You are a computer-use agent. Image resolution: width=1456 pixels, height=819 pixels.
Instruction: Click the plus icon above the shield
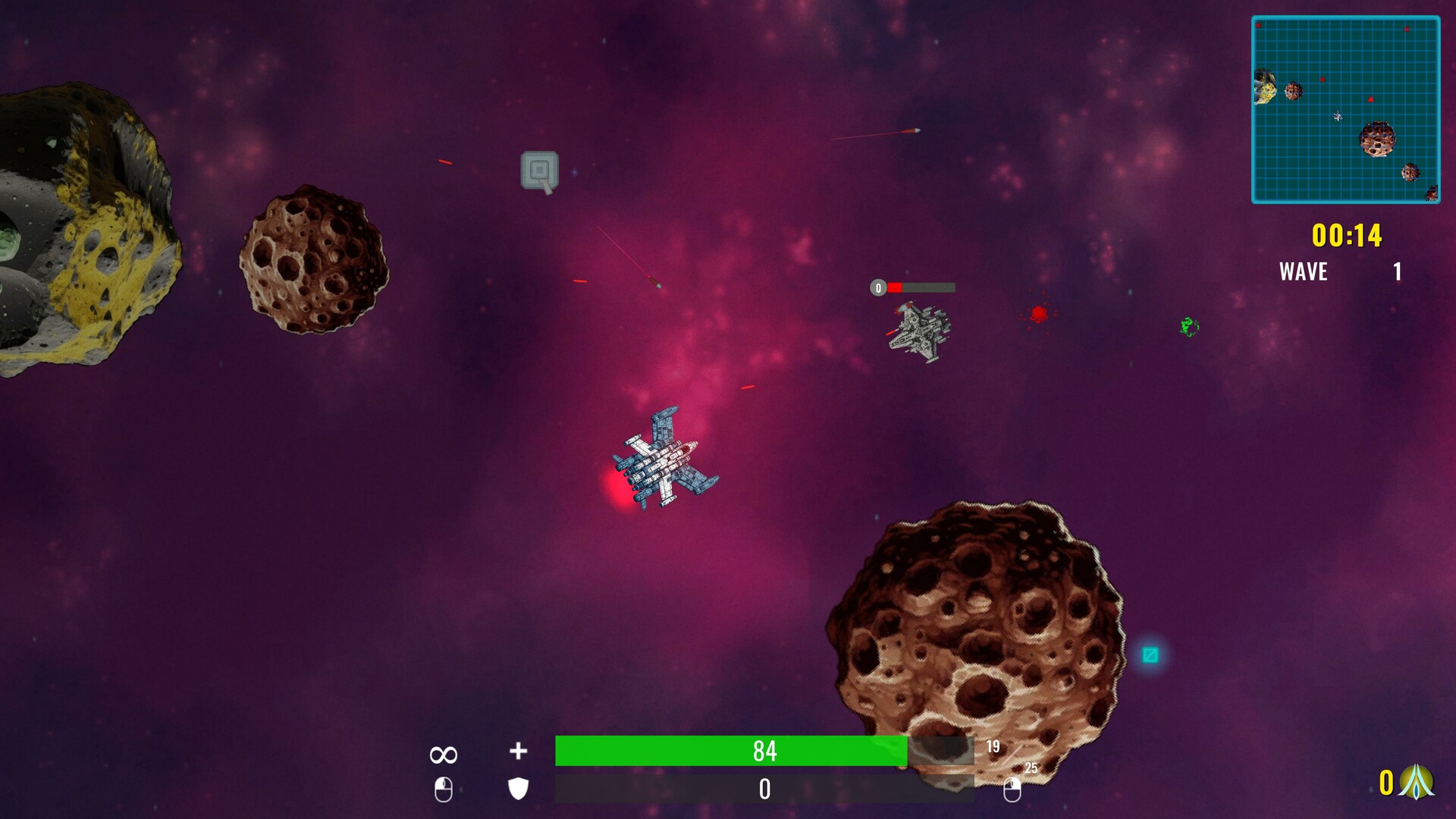(517, 752)
